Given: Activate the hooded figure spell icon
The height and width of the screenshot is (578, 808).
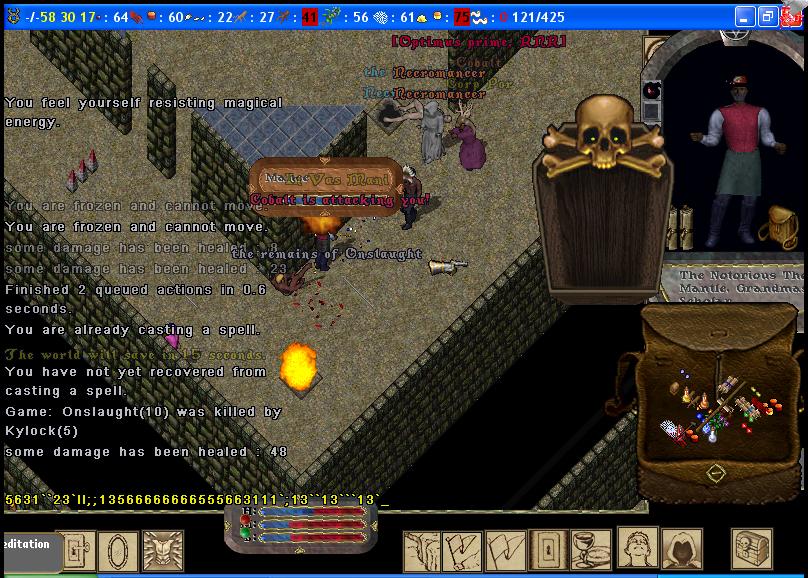Looking at the screenshot, I should (682, 550).
